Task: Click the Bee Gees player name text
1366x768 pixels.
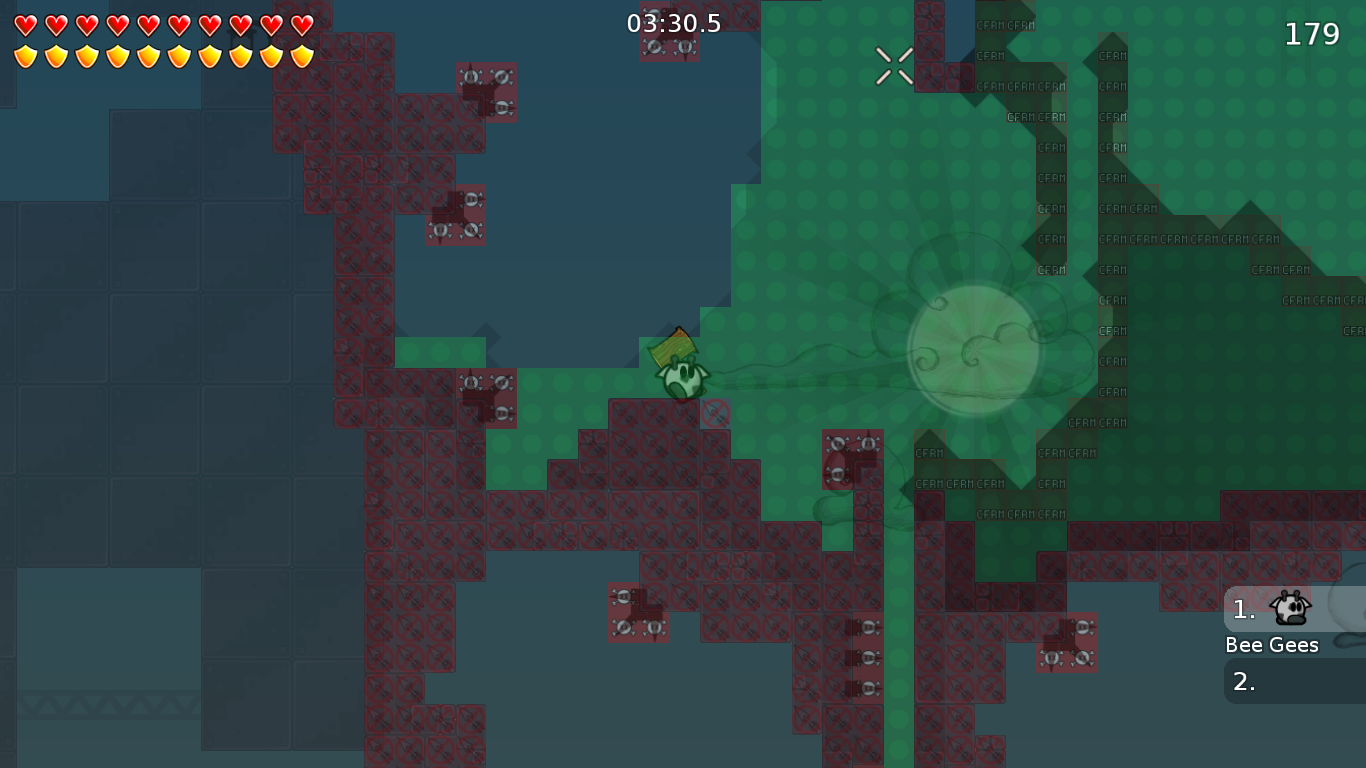Action: tap(1272, 645)
